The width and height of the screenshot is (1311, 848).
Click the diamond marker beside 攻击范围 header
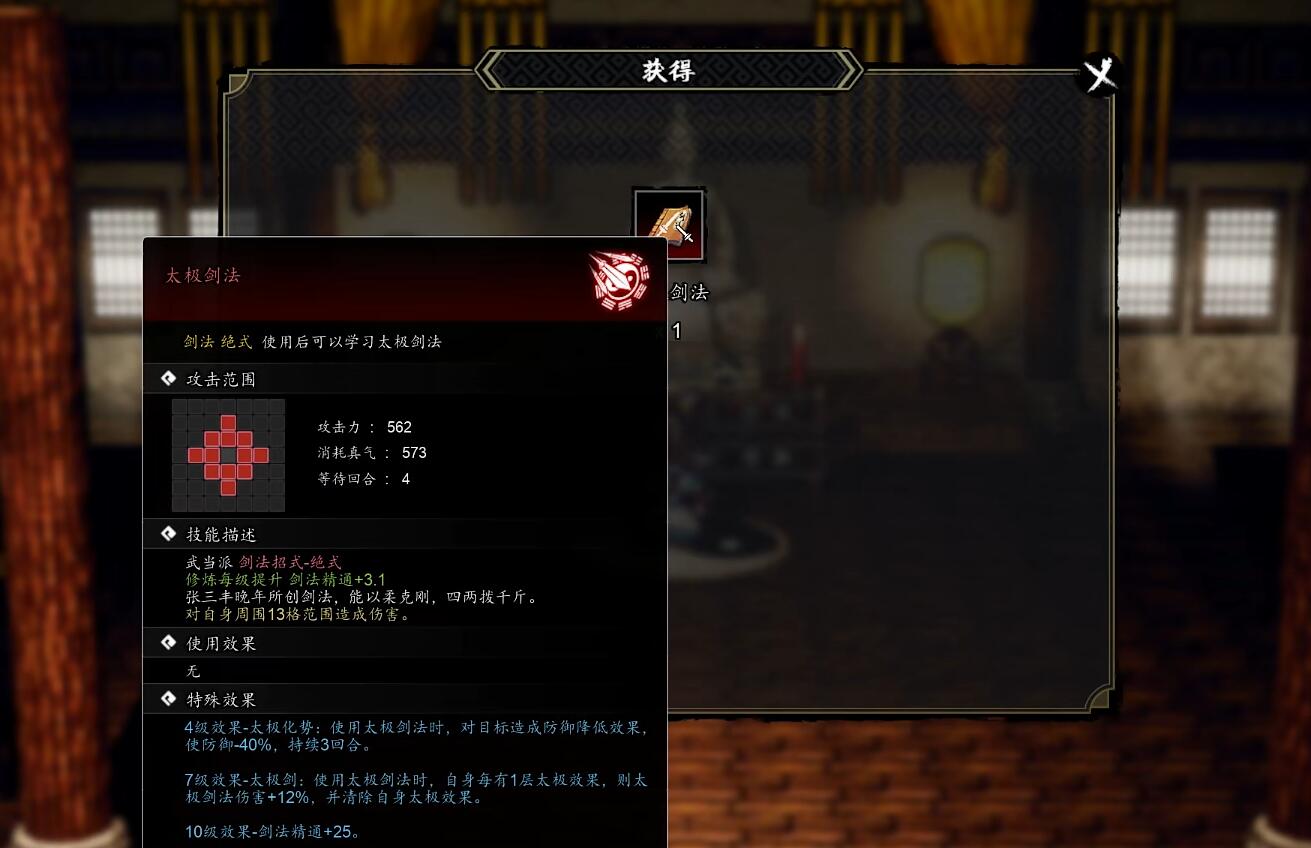point(169,378)
